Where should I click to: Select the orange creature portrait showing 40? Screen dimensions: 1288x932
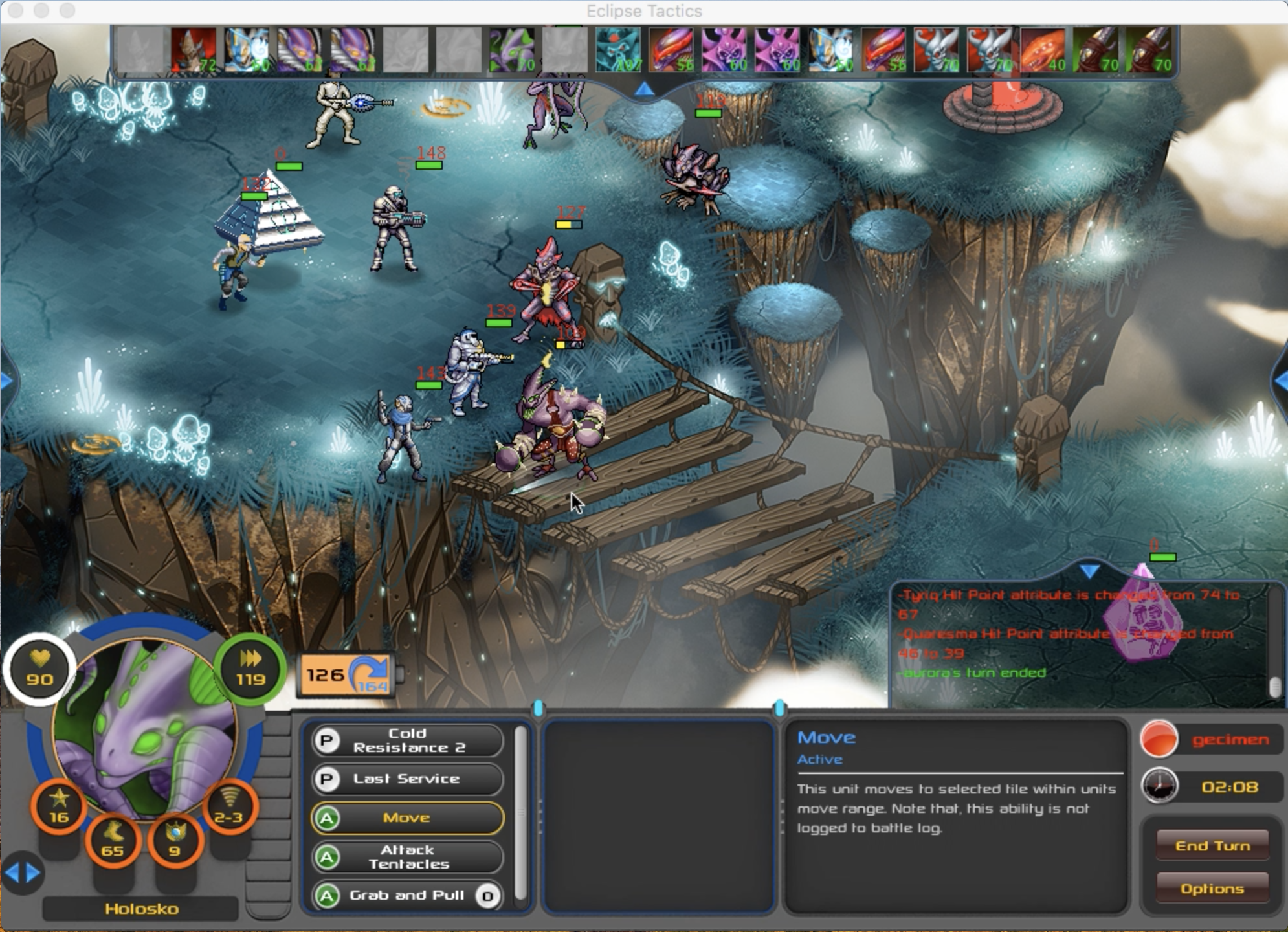point(1042,50)
